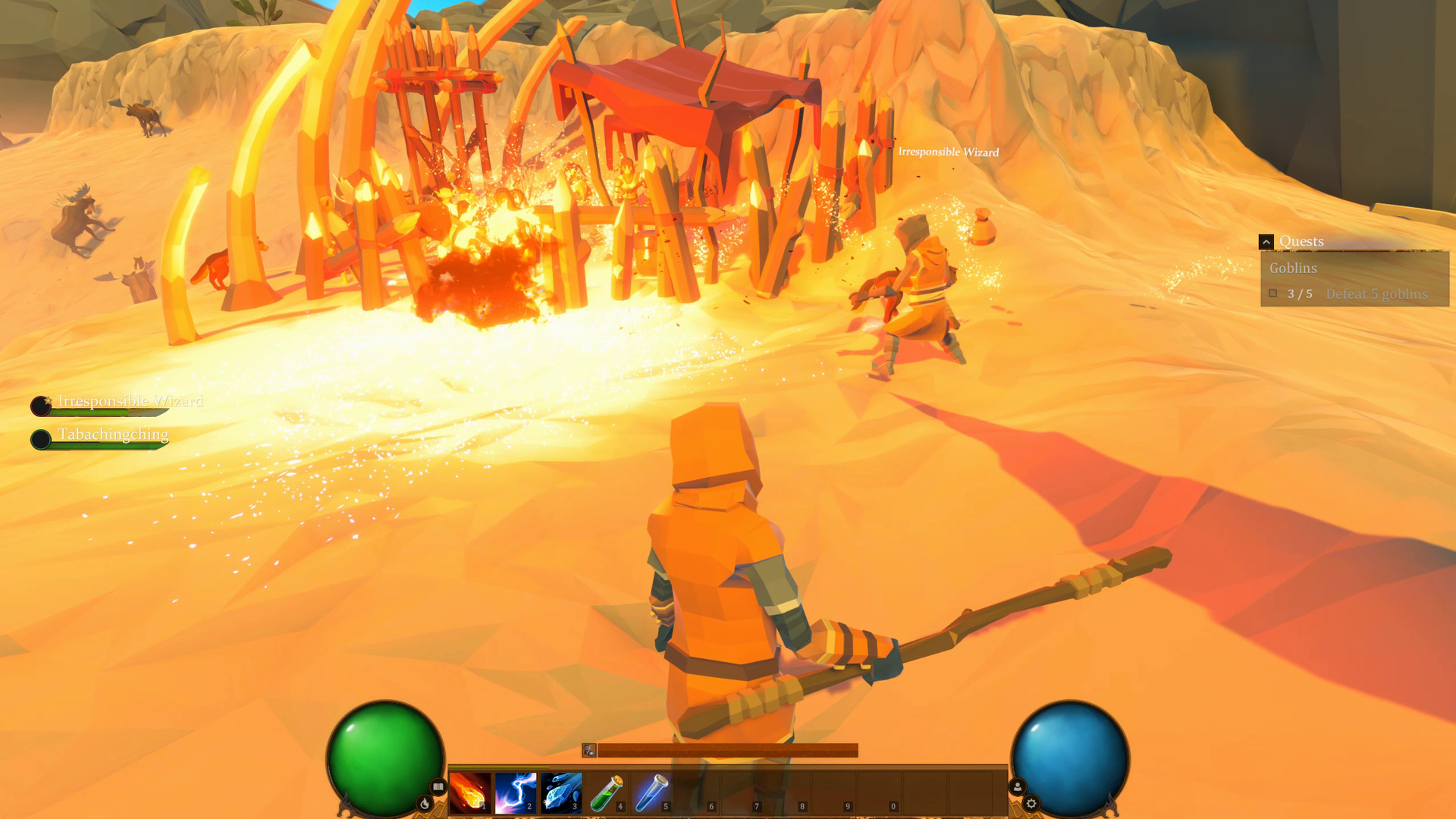Open the settings gear icon
This screenshot has width=1456, height=819.
coord(1031,802)
